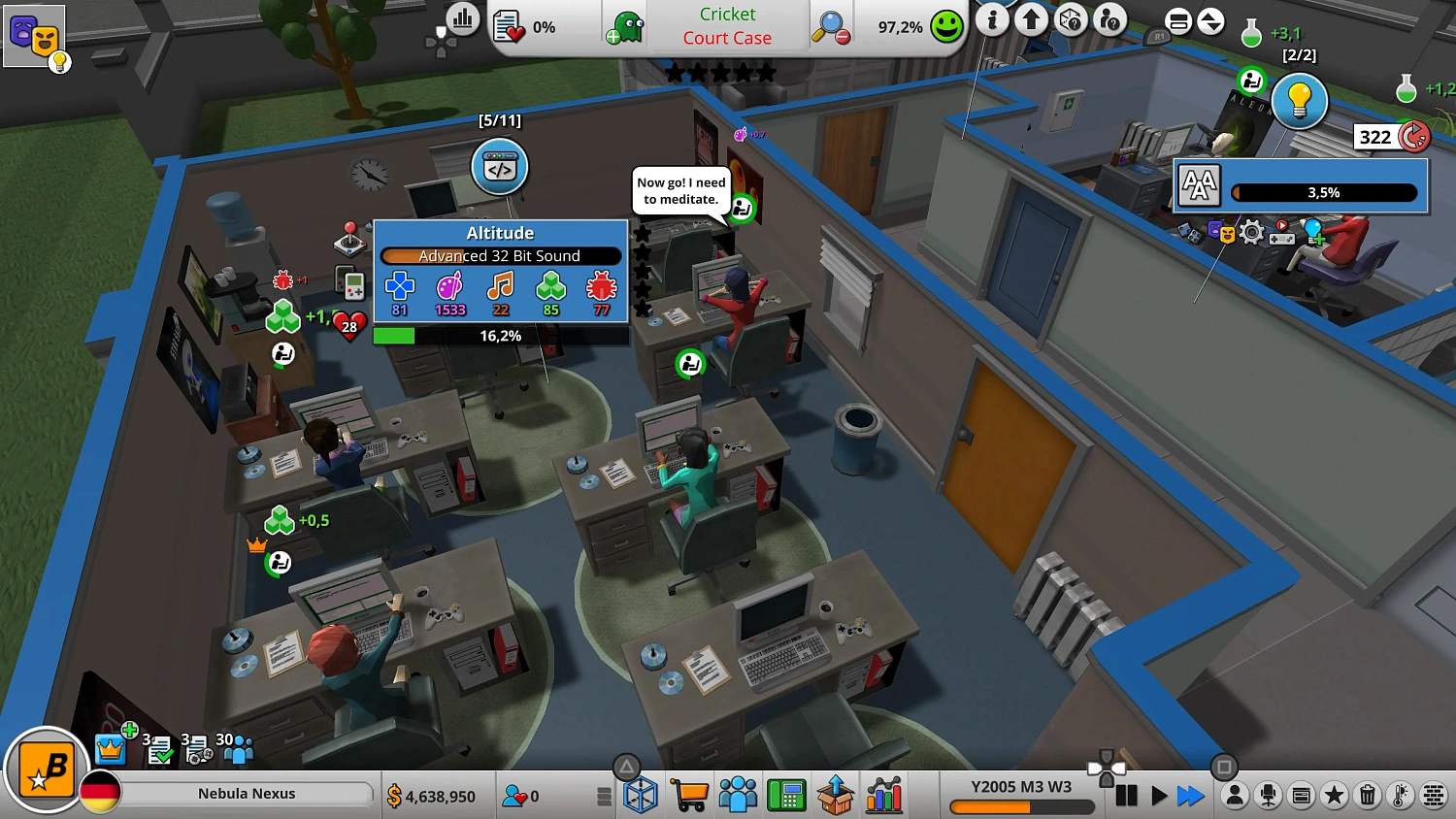Click the unpacking box icon in the bottom toolbar
Screen dimensions: 1456x819
[x=836, y=795]
